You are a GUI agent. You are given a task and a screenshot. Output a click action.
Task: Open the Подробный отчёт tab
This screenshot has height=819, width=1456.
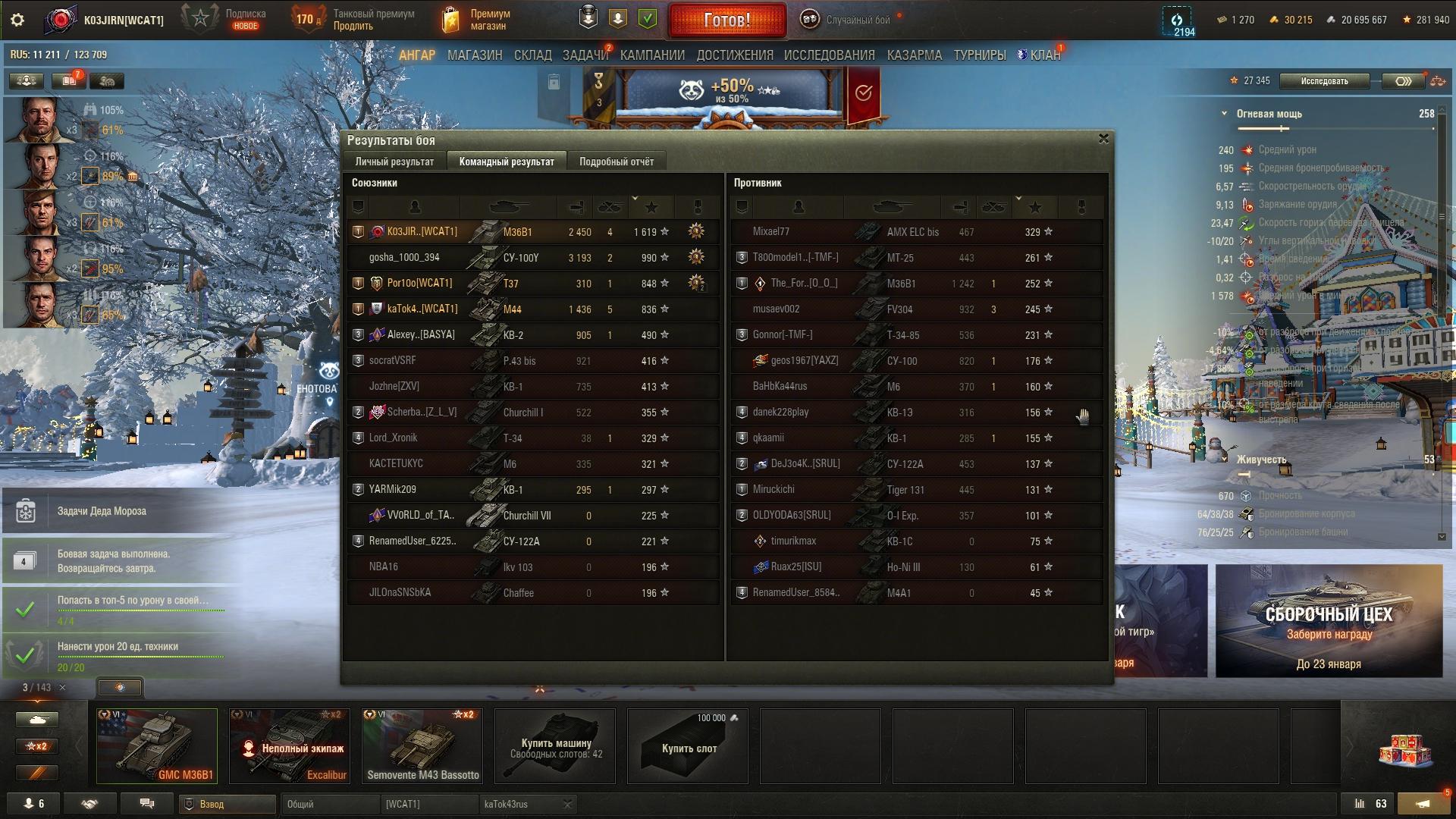pos(616,162)
